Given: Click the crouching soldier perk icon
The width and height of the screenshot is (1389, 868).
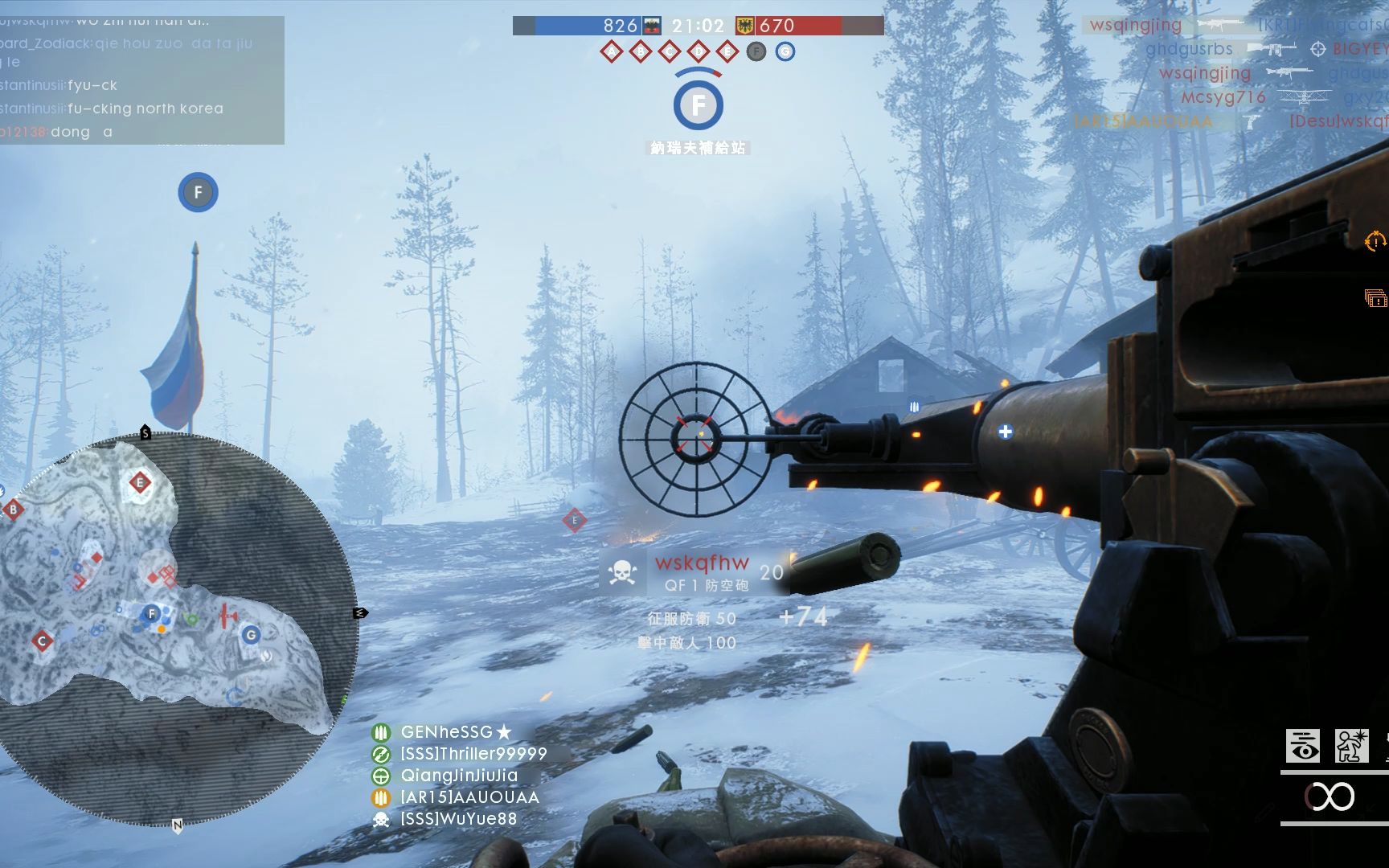Looking at the screenshot, I should [1351, 746].
